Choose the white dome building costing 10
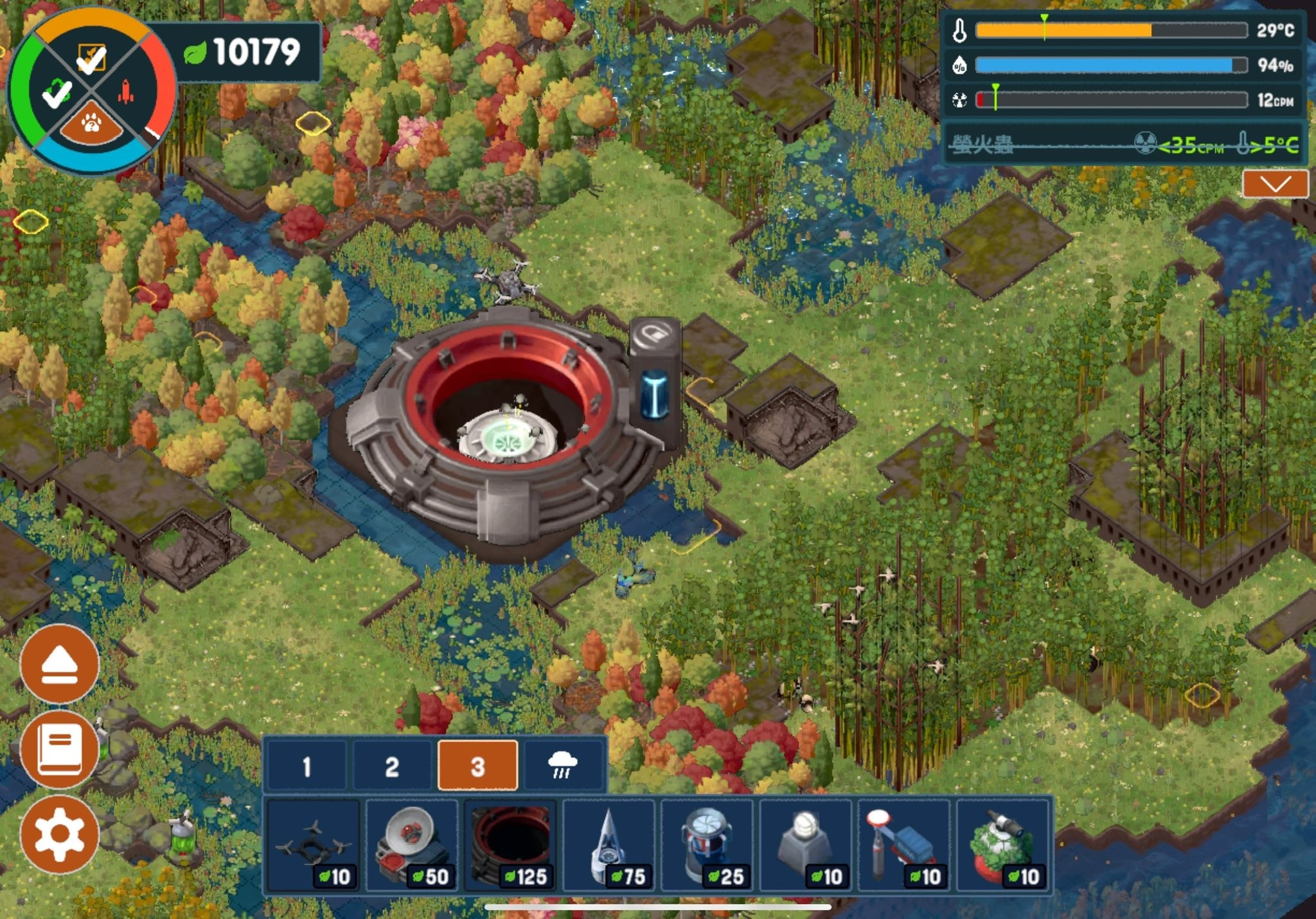The image size is (1316, 919). pos(806,845)
